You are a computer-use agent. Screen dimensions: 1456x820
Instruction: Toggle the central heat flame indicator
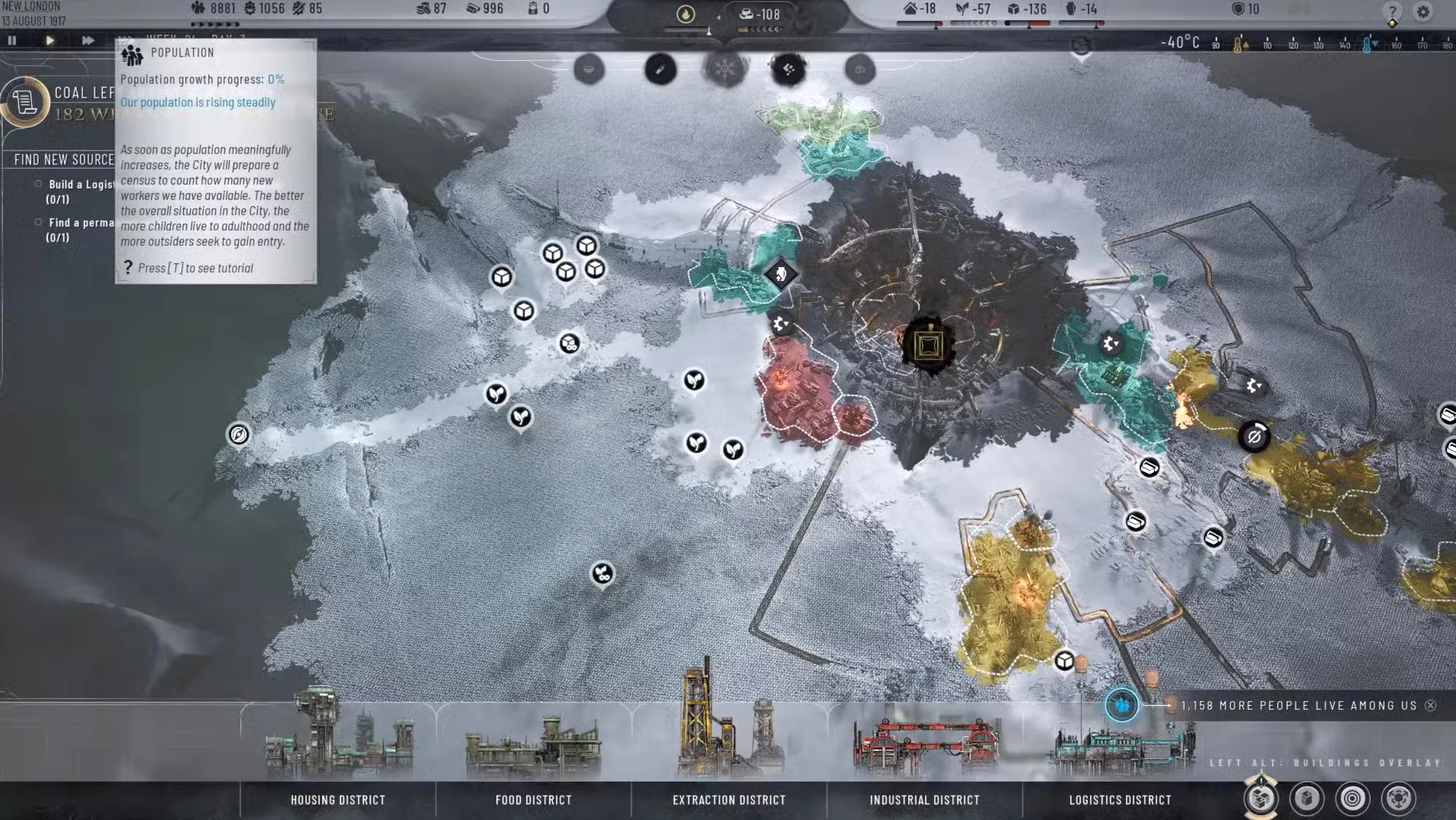click(x=685, y=14)
